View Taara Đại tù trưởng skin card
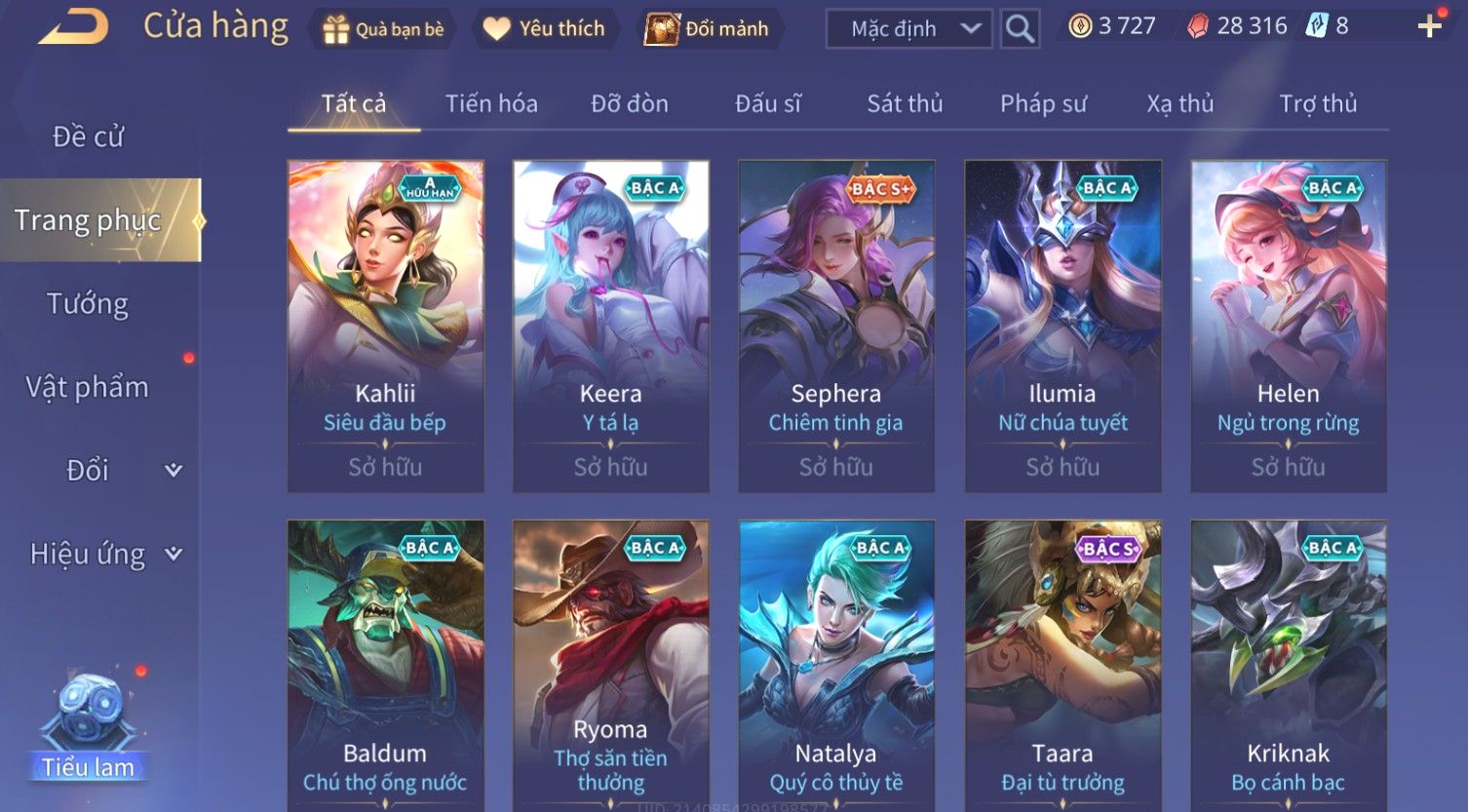The width and height of the screenshot is (1468, 812). (x=1062, y=665)
